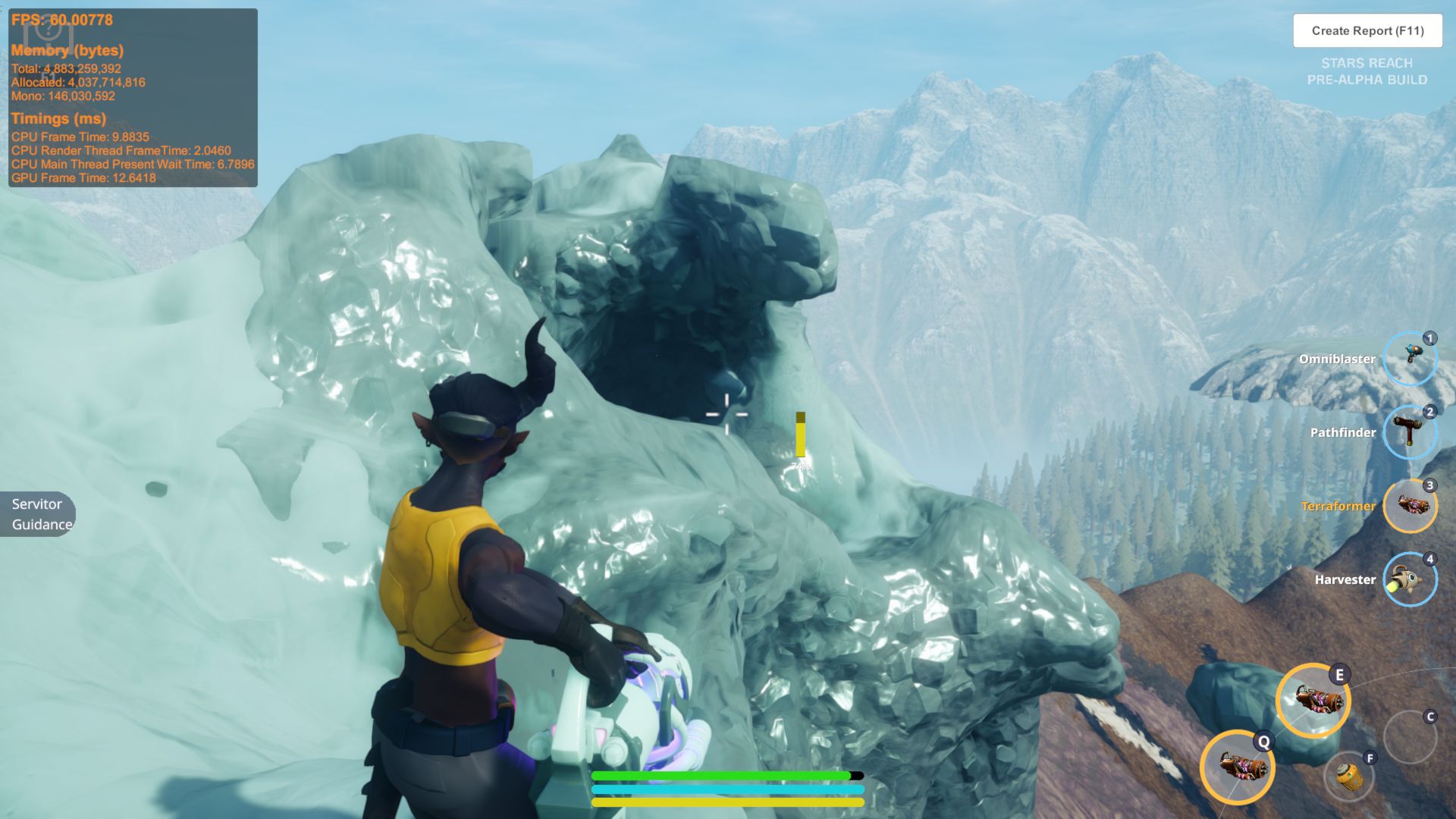Click the Create Report button
This screenshot has height=819, width=1456.
(x=1367, y=31)
